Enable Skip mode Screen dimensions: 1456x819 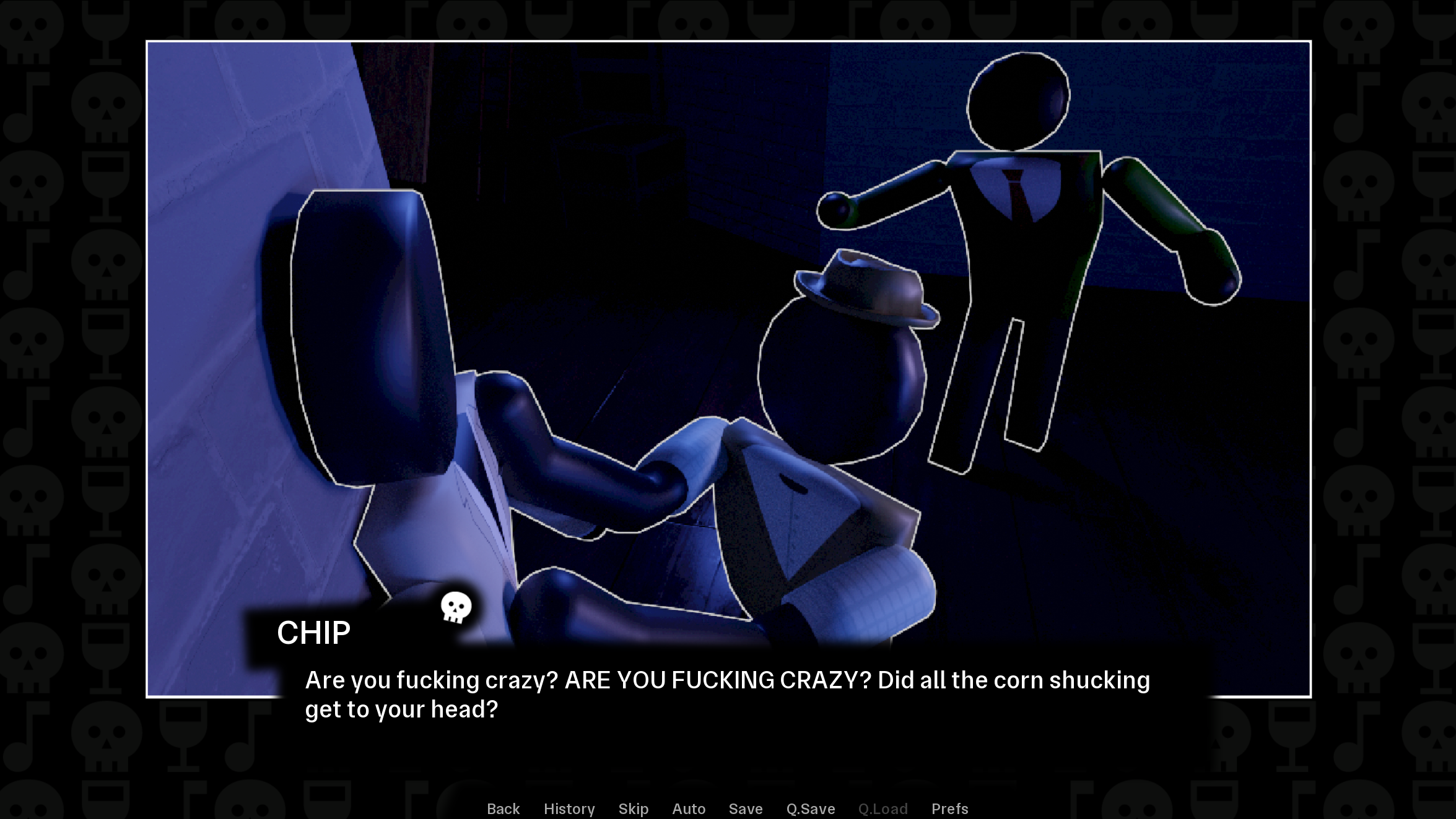coord(633,808)
